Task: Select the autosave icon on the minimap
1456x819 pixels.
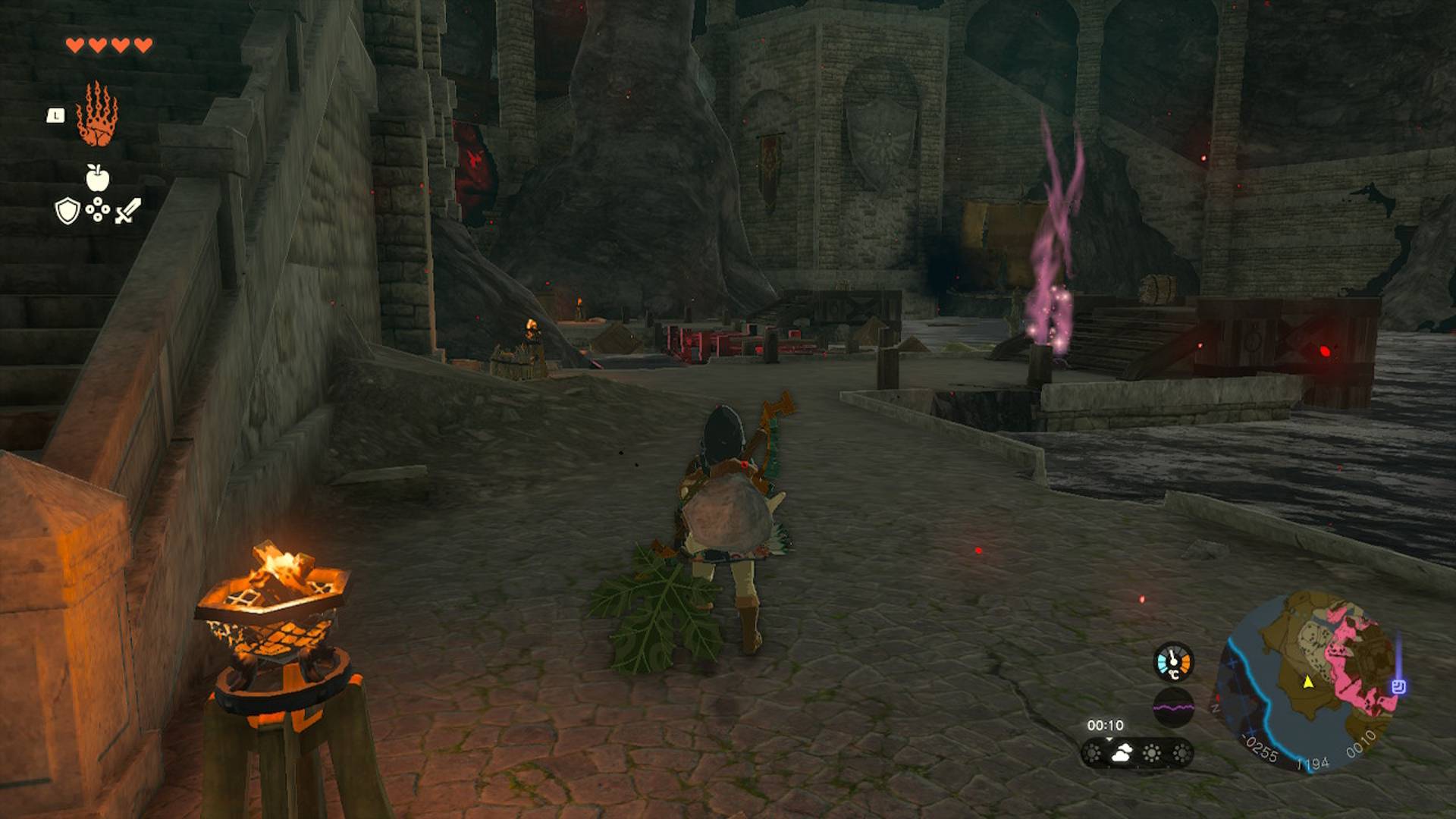Action: (1398, 686)
